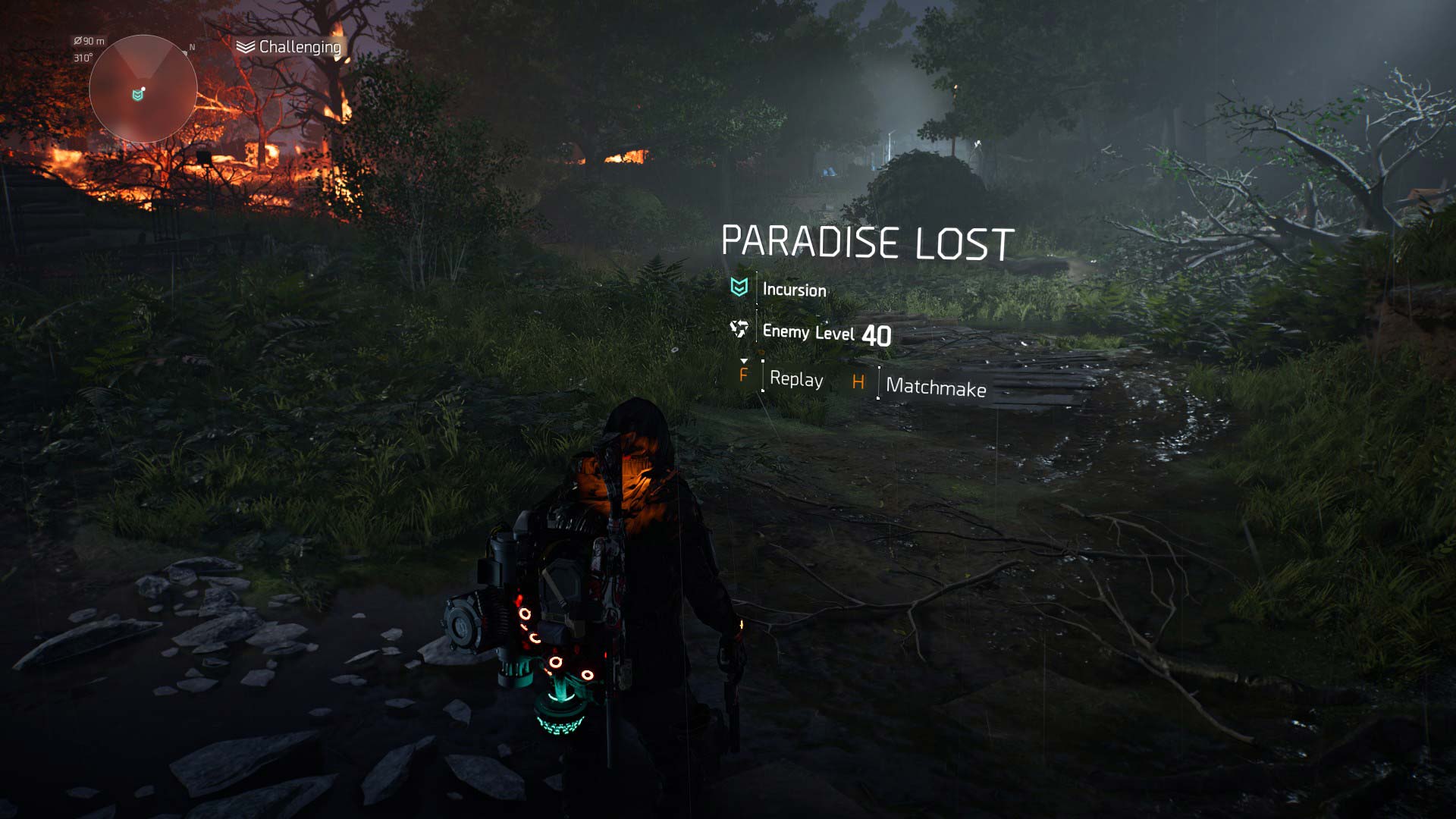
Task: Click Matchmake to find a group
Action: [x=934, y=387]
